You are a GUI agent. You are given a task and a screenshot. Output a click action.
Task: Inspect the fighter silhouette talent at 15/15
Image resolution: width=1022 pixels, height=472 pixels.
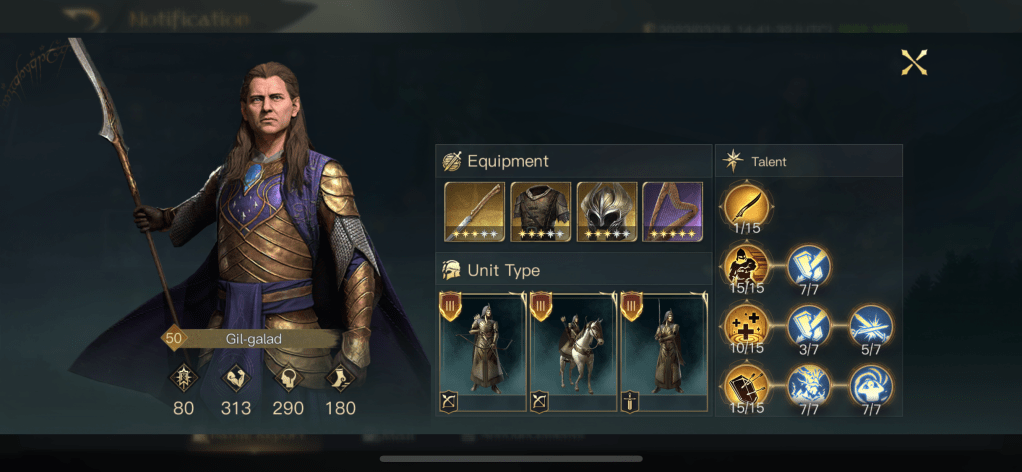coord(745,266)
